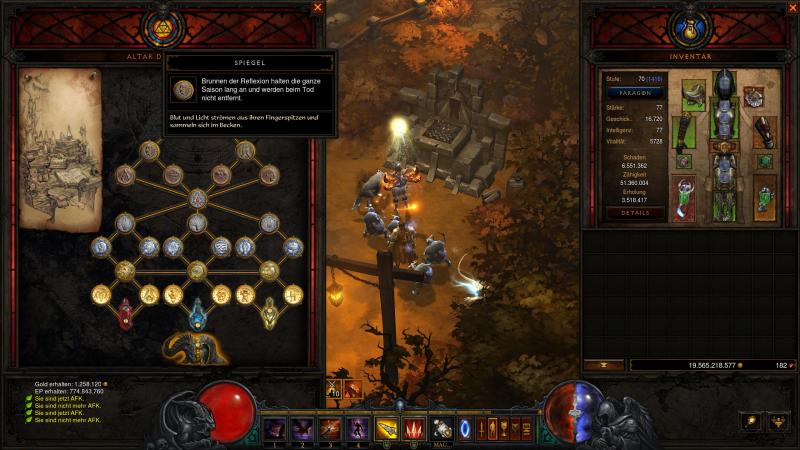This screenshot has height=450, width=800.
Task: Click the red-claws skill on the action bar
Action: (x=413, y=429)
